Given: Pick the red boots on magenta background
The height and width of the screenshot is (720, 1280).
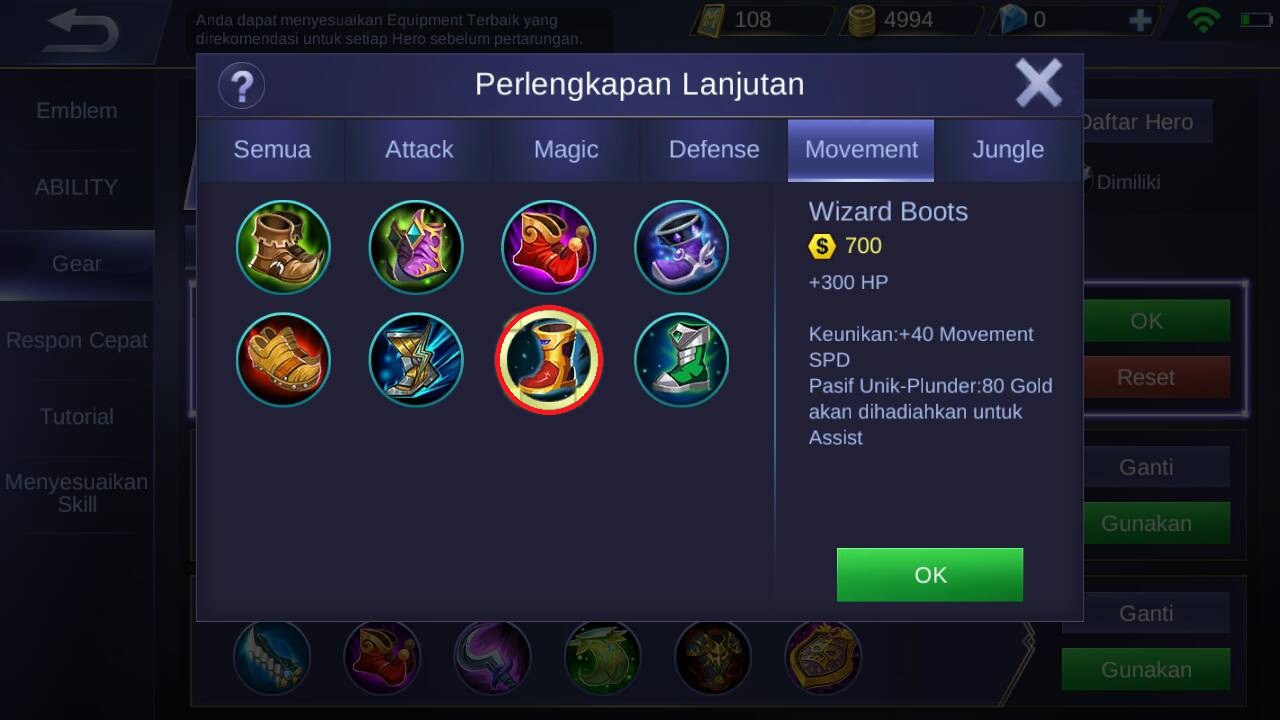Looking at the screenshot, I should click(x=548, y=247).
